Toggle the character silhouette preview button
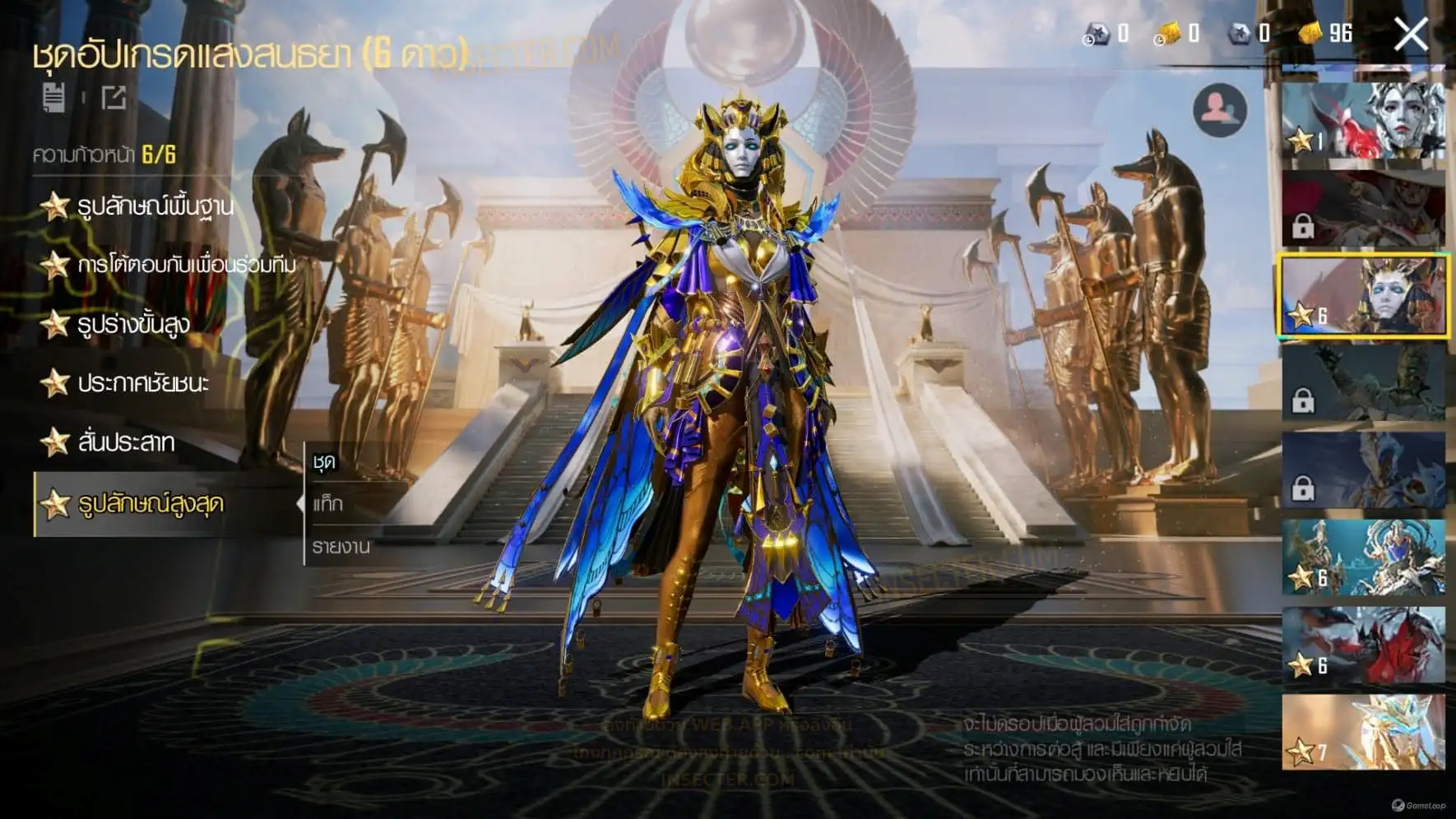Screen dimensions: 1456x819 (1219, 110)
